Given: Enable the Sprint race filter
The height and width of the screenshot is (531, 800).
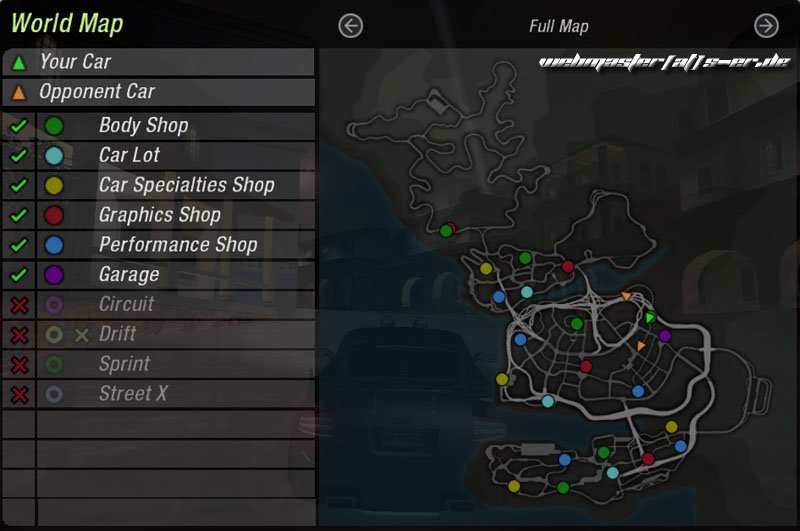Looking at the screenshot, I should [x=18, y=365].
